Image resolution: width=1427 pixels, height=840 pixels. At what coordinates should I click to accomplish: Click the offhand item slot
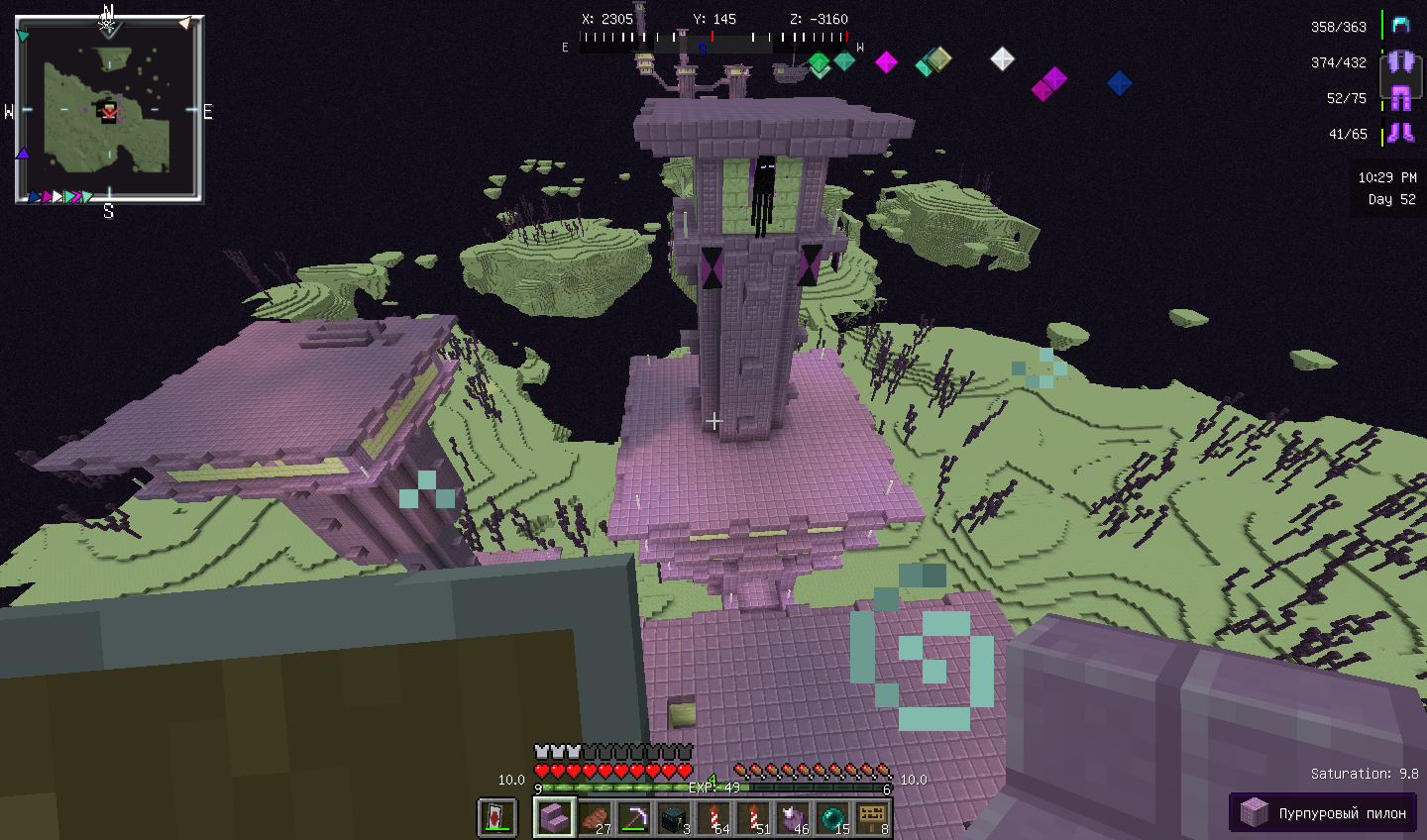(x=497, y=818)
